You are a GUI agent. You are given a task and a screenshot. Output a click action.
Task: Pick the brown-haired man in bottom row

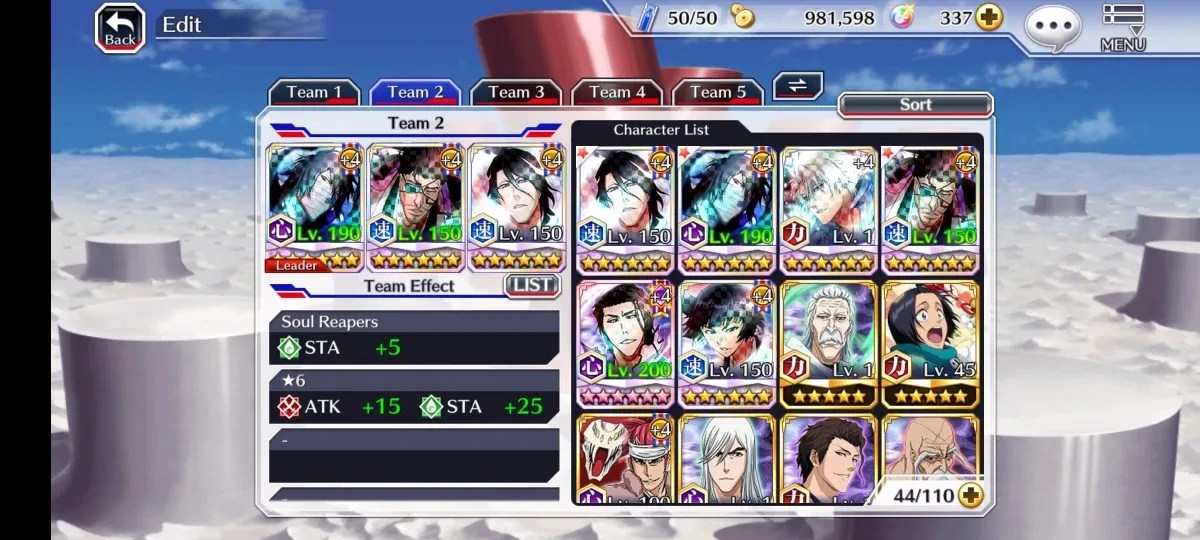(828, 460)
